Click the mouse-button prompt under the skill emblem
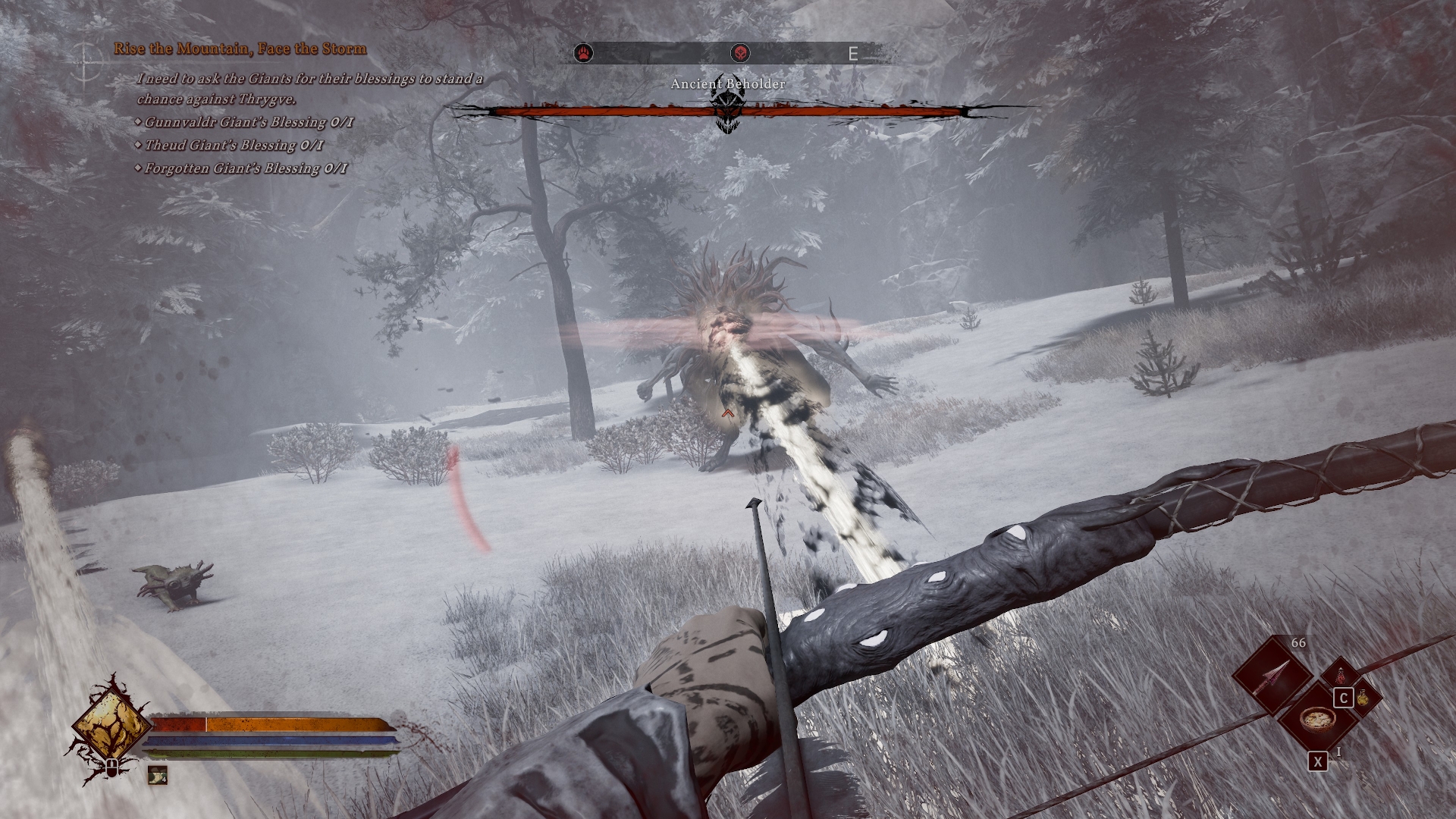Viewport: 1456px width, 819px height. (x=113, y=770)
